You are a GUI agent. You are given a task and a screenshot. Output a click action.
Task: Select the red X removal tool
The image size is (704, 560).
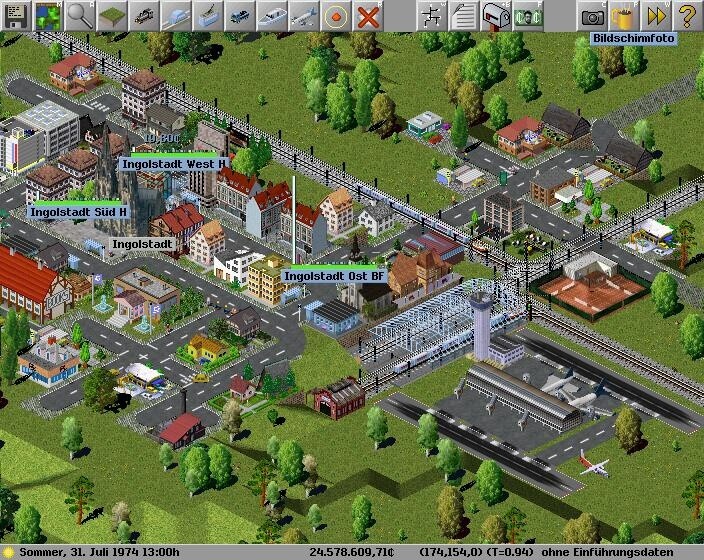(368, 15)
